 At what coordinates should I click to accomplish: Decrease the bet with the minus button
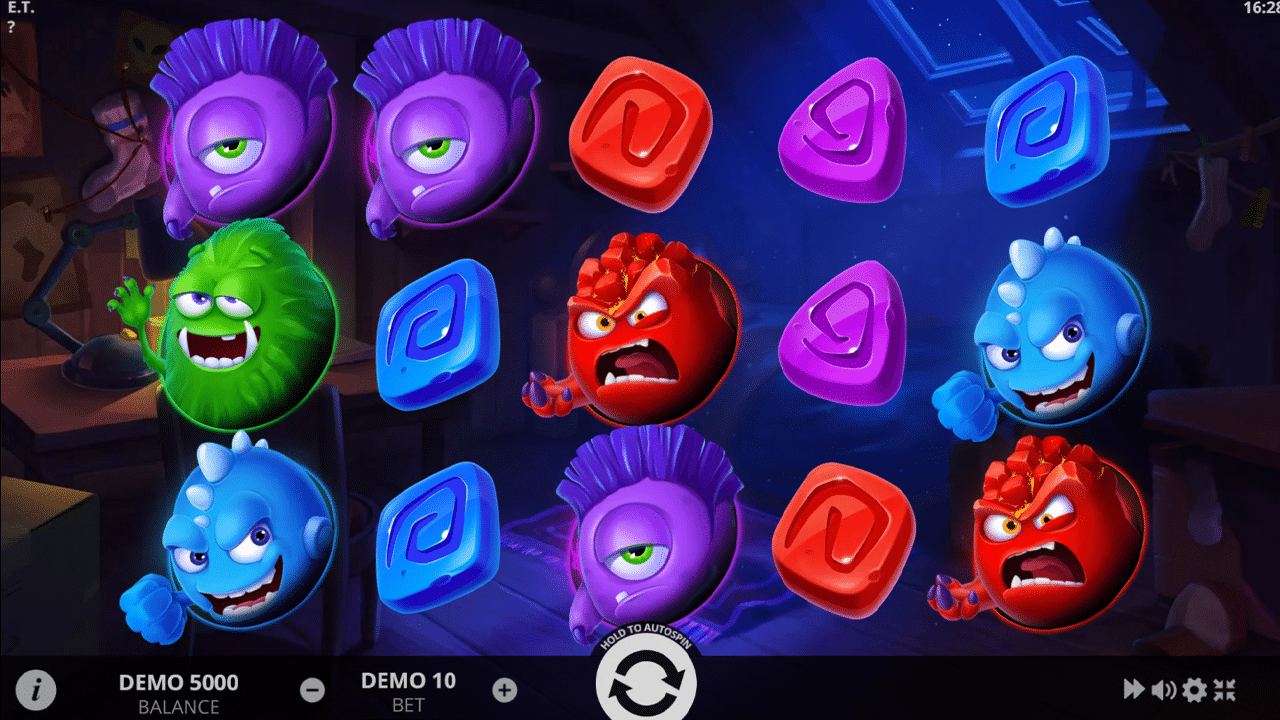point(312,689)
